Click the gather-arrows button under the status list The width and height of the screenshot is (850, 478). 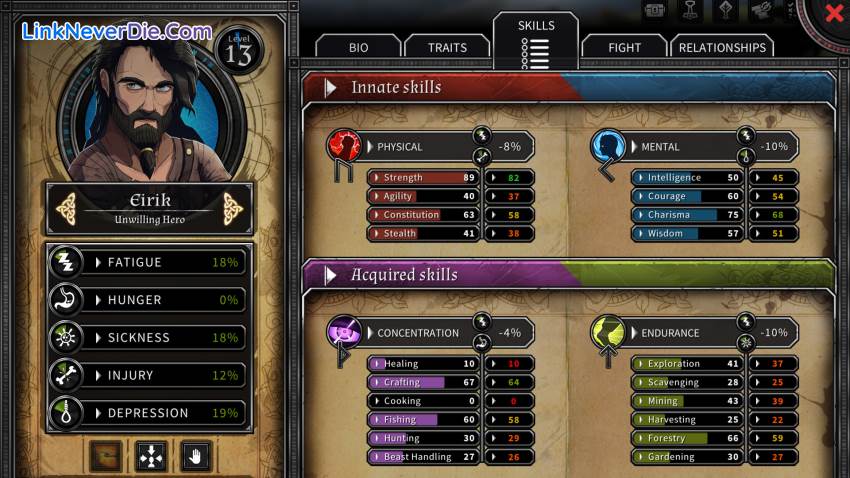(x=150, y=457)
